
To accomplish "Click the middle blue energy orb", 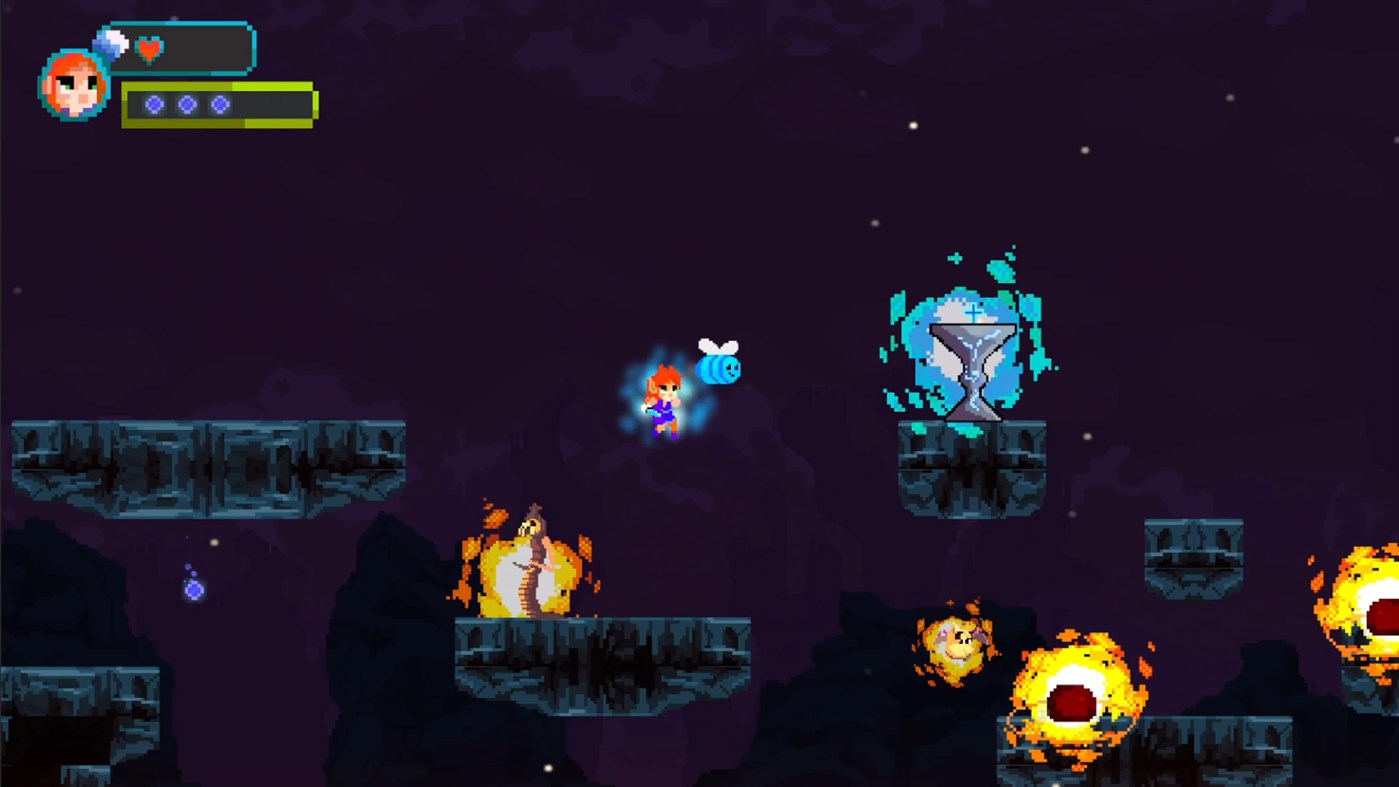I will (x=185, y=103).
